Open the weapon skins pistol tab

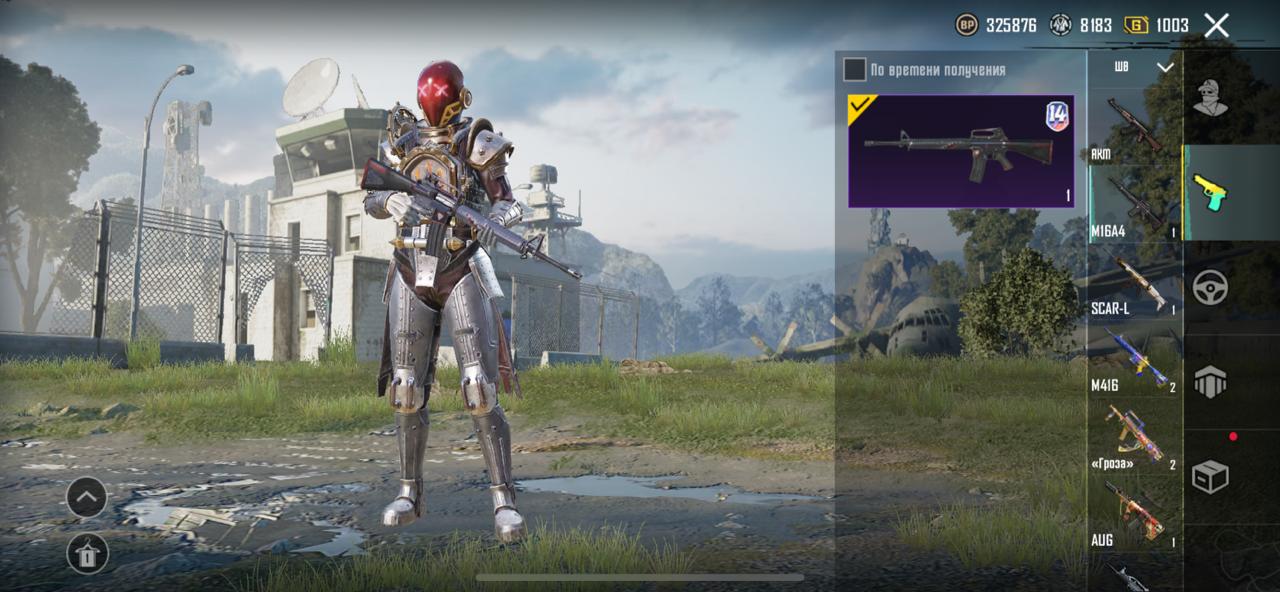pyautogui.click(x=1210, y=192)
